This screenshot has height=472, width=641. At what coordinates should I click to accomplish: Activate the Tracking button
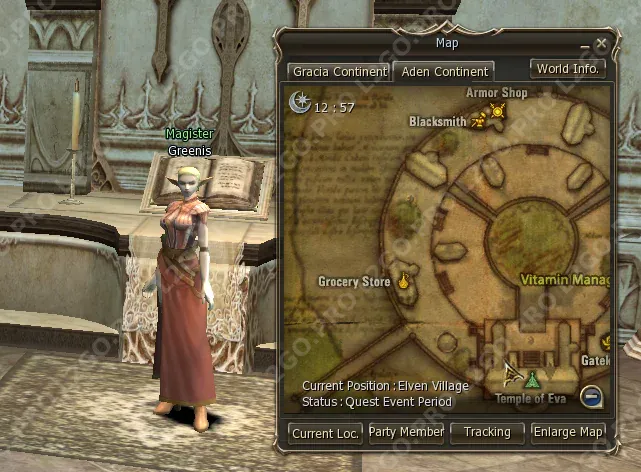pyautogui.click(x=487, y=432)
